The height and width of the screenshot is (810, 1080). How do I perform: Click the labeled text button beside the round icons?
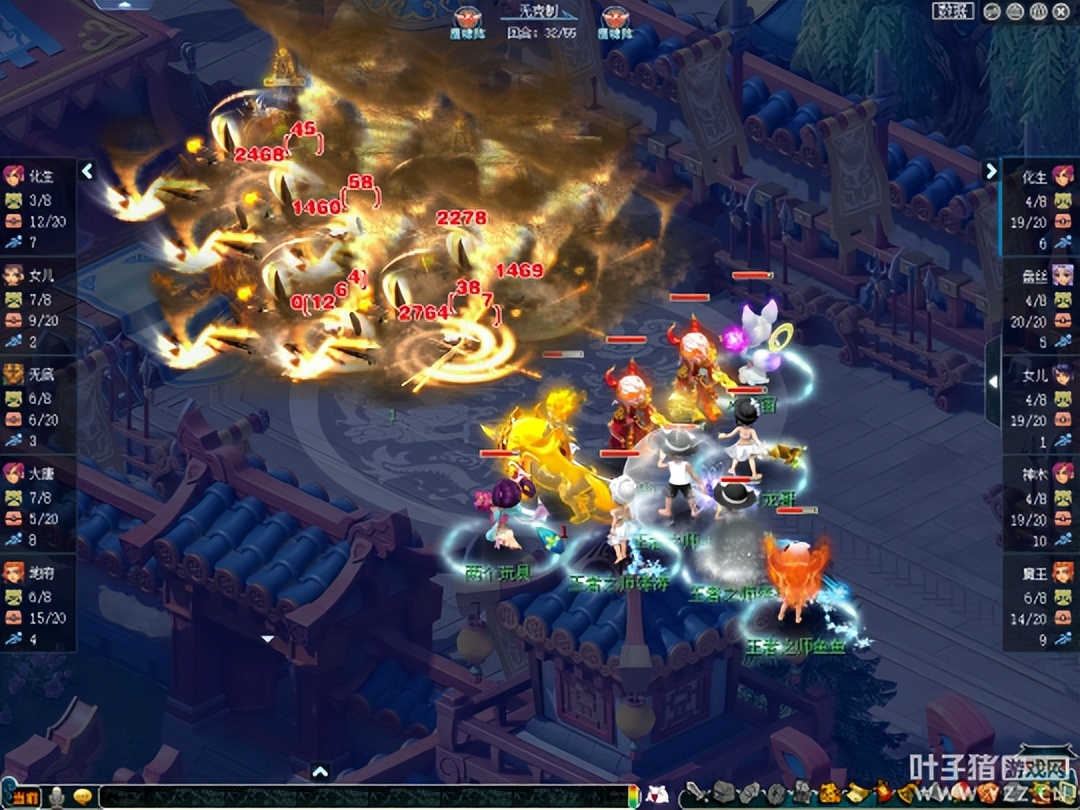point(953,11)
